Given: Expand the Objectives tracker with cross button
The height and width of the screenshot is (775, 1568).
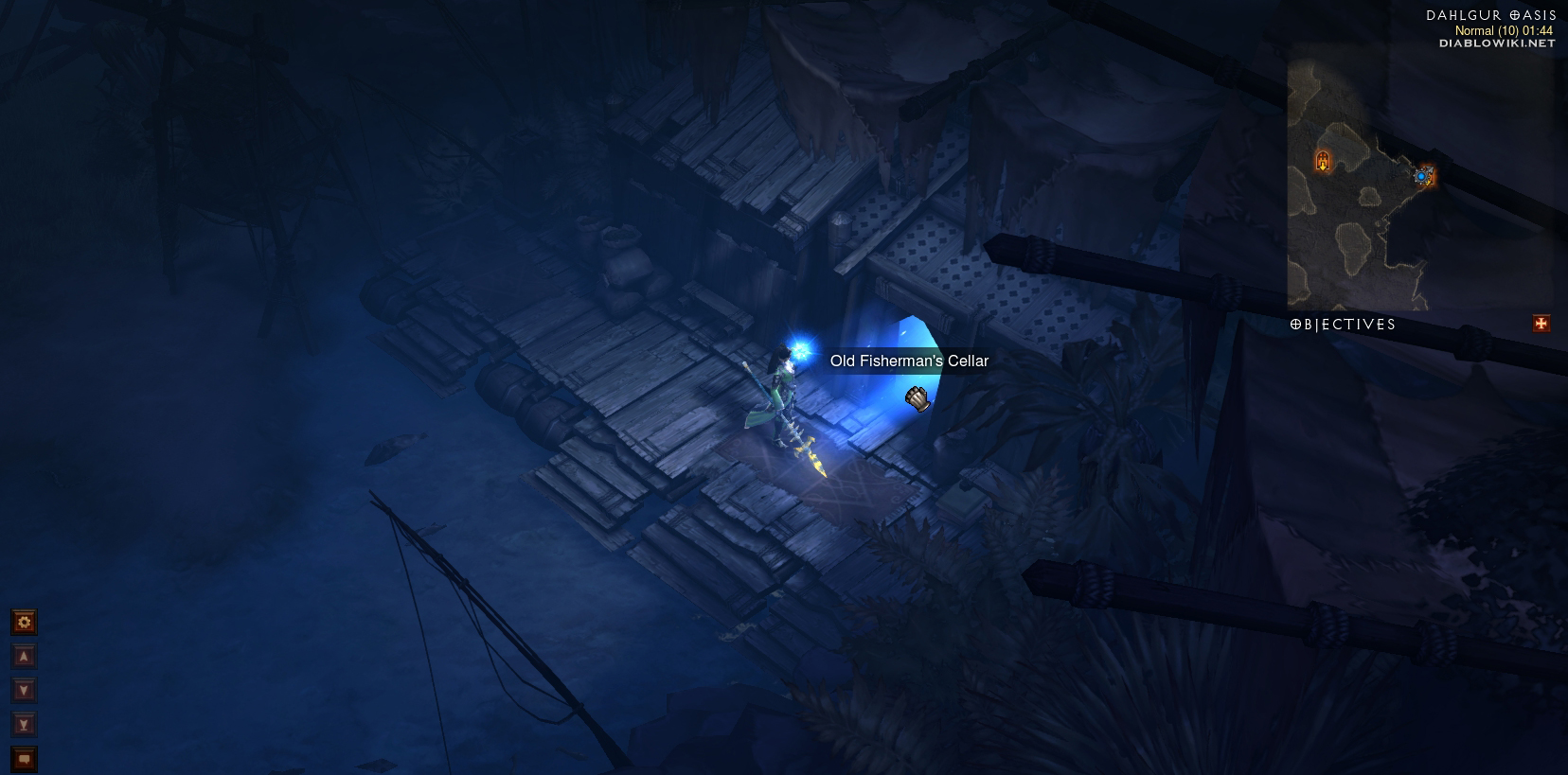Looking at the screenshot, I should 1541,324.
